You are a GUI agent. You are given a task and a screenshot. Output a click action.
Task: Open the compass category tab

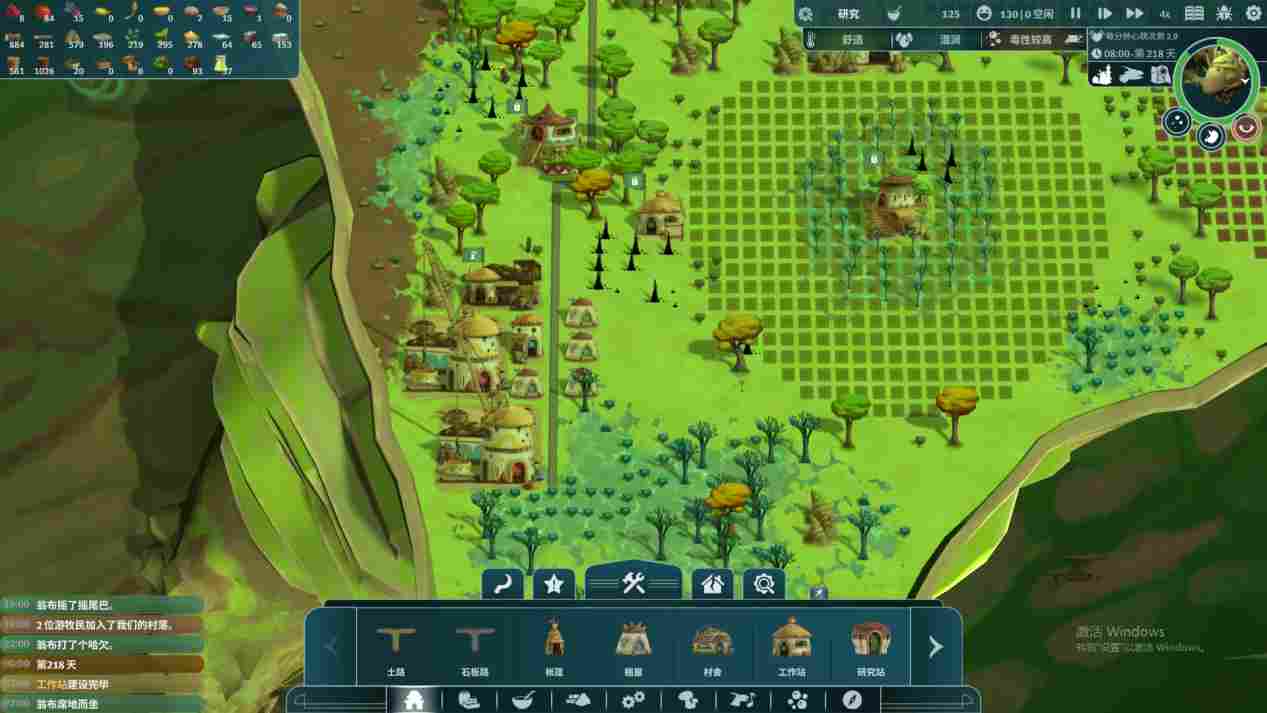(852, 700)
